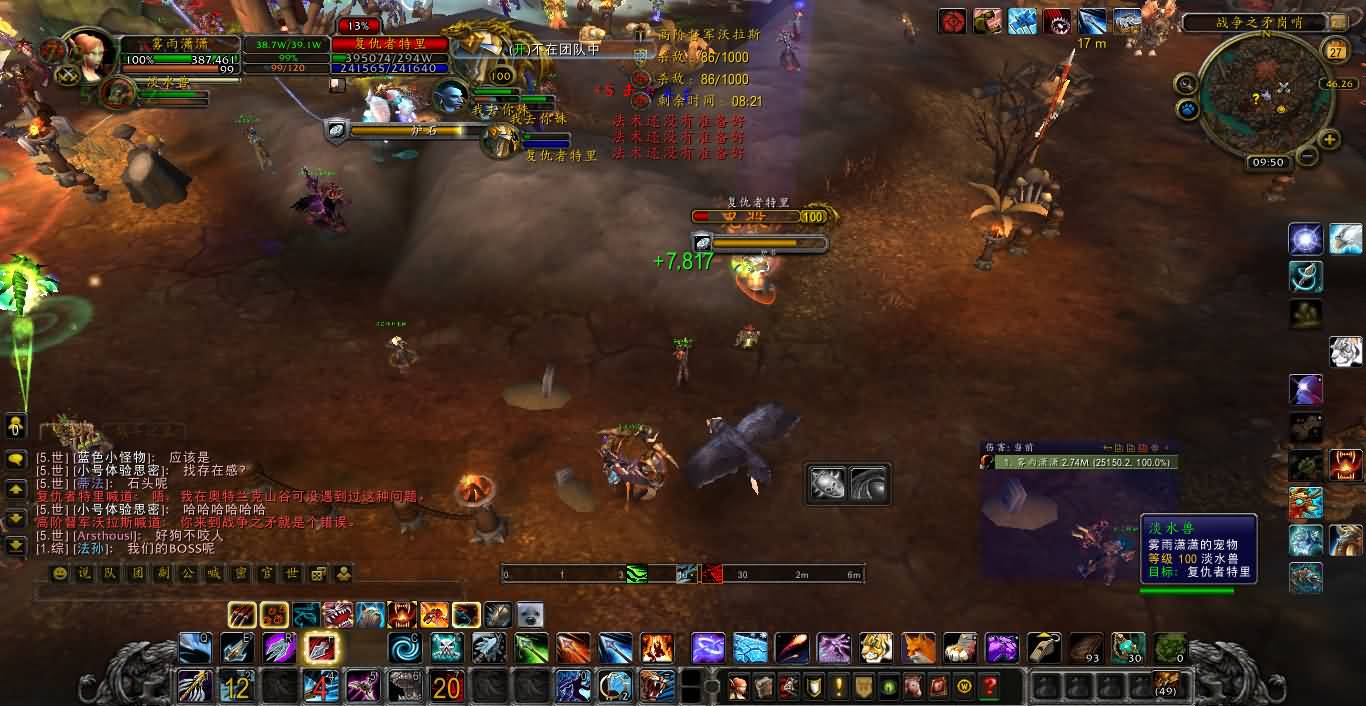The height and width of the screenshot is (706, 1366).
Task: Click the yellow exclamation quest log button
Action: (x=838, y=687)
